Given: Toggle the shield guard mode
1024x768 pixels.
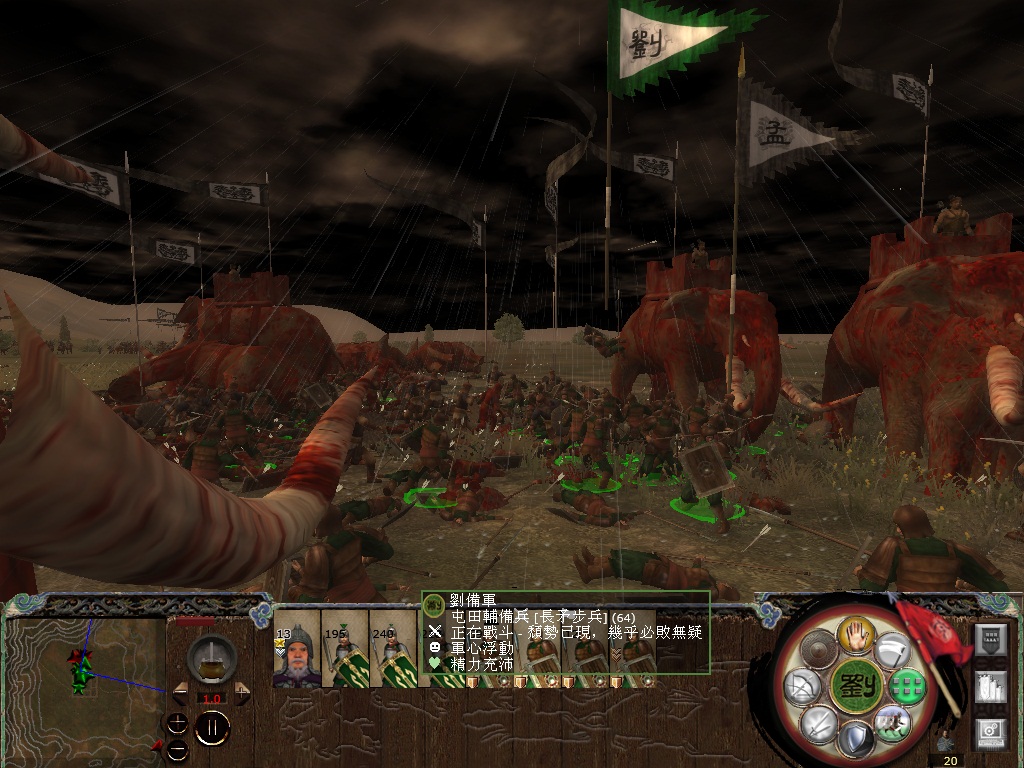Looking at the screenshot, I should 856,741.
